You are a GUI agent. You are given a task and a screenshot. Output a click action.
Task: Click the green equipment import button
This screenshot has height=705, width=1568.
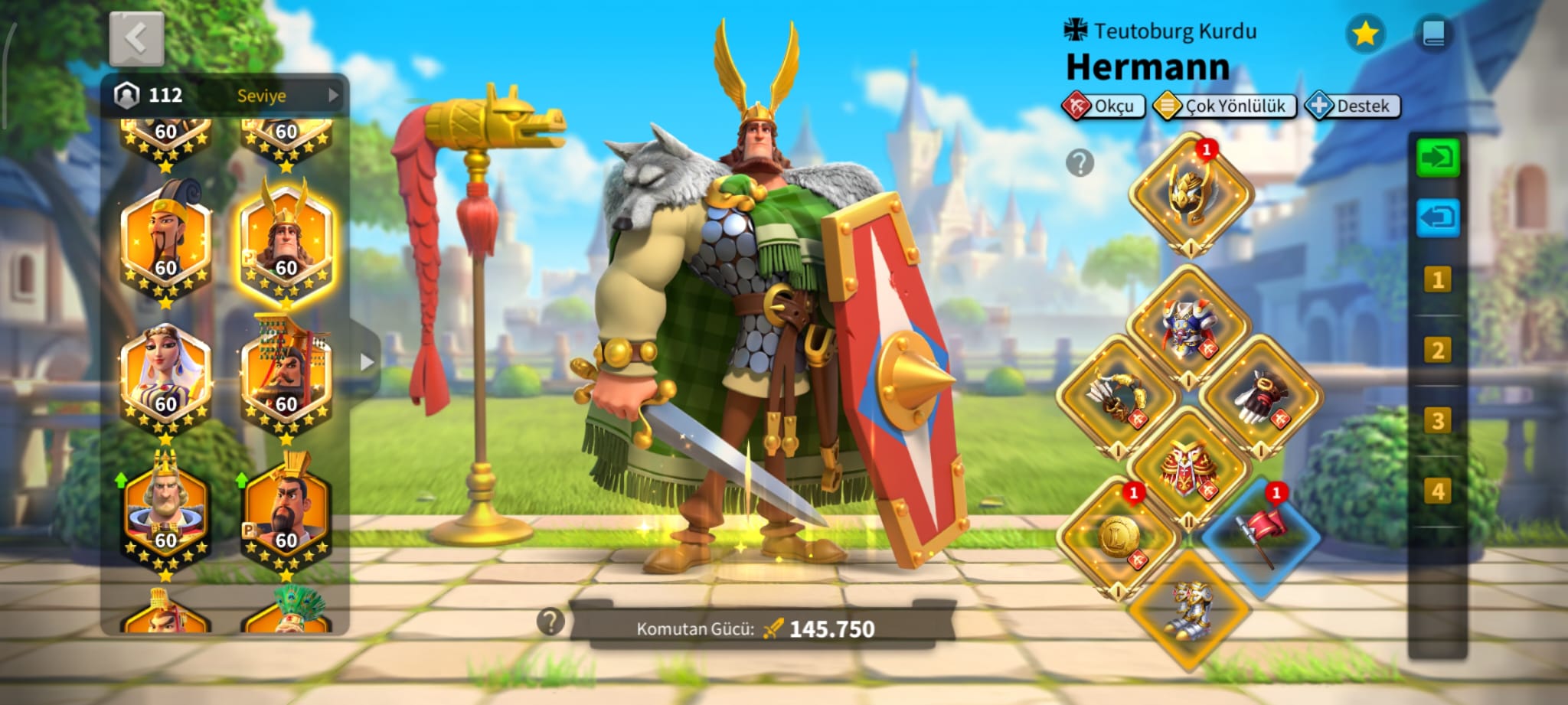(1437, 158)
